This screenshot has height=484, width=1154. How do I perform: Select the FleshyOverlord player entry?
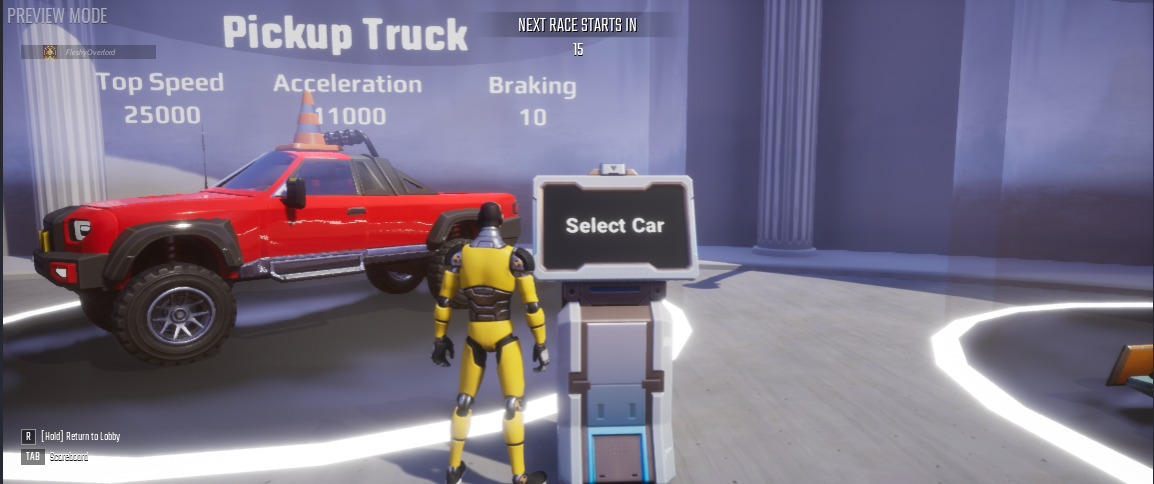tap(89, 52)
